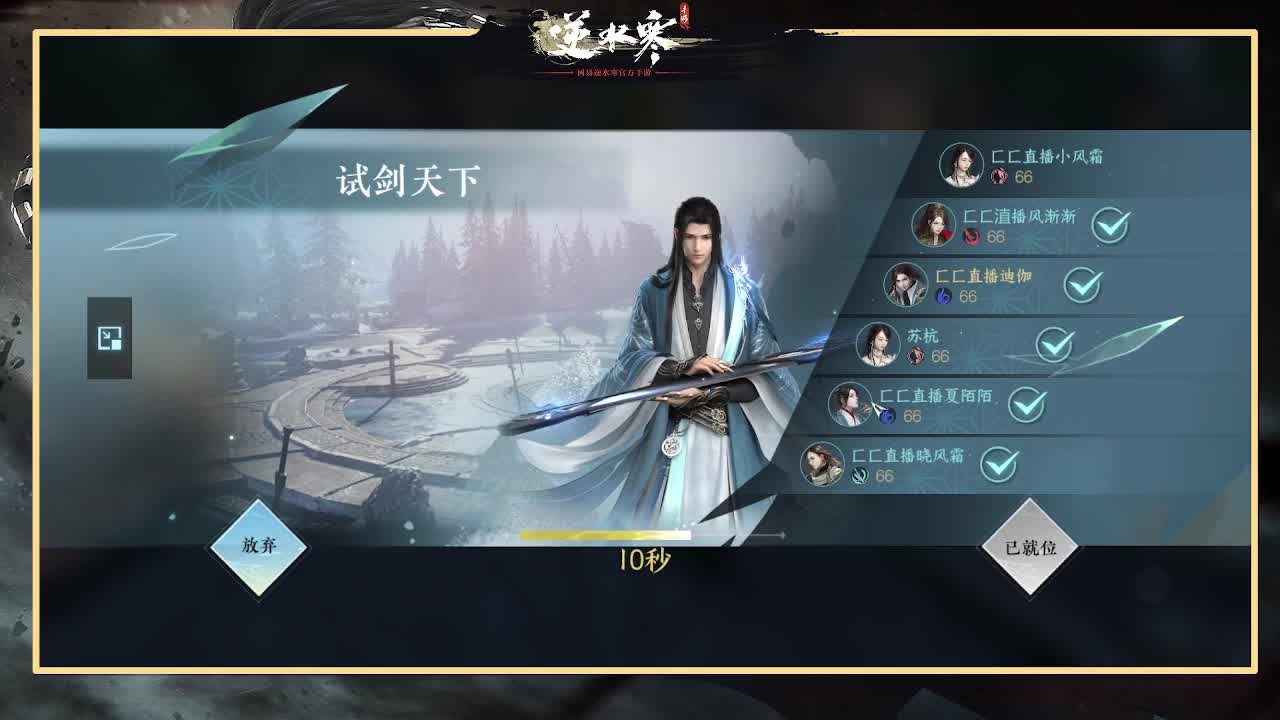
Task: Click the shrink-window icon on the left panel
Action: (x=108, y=339)
